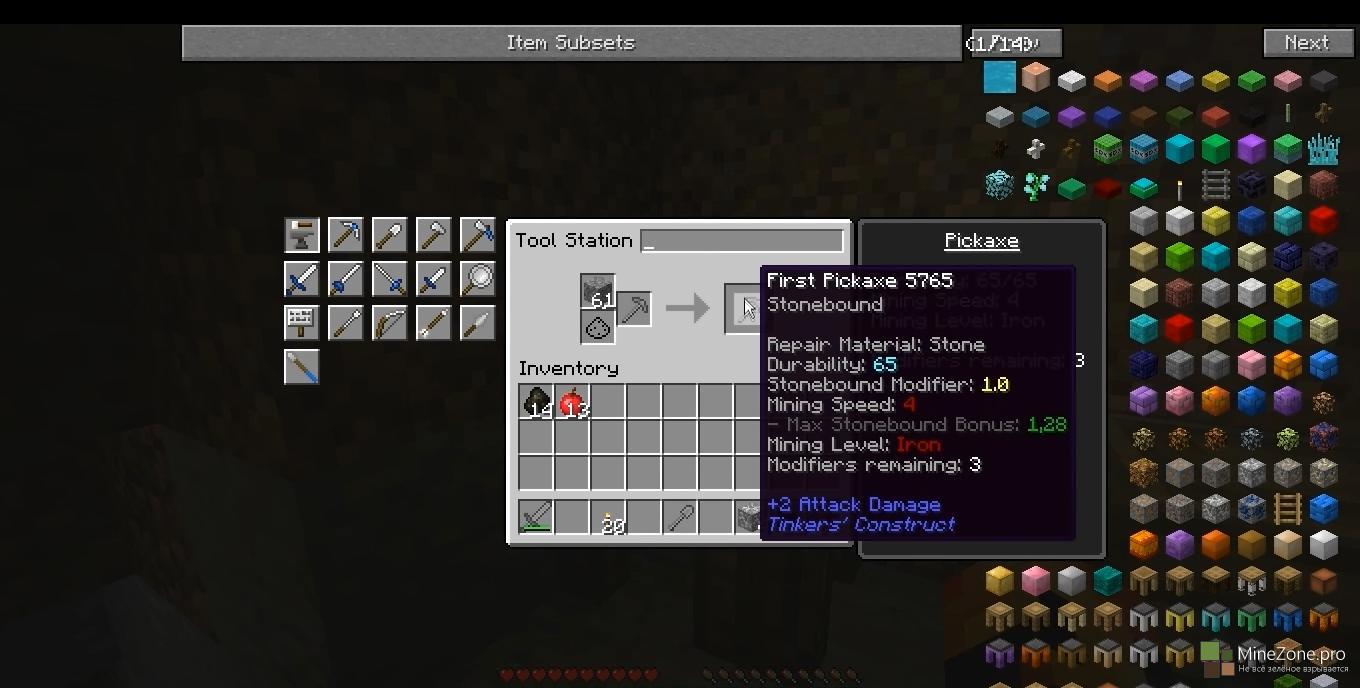Viewport: 1360px width, 688px height.
Task: Select the bow tool pattern button
Action: (389, 323)
